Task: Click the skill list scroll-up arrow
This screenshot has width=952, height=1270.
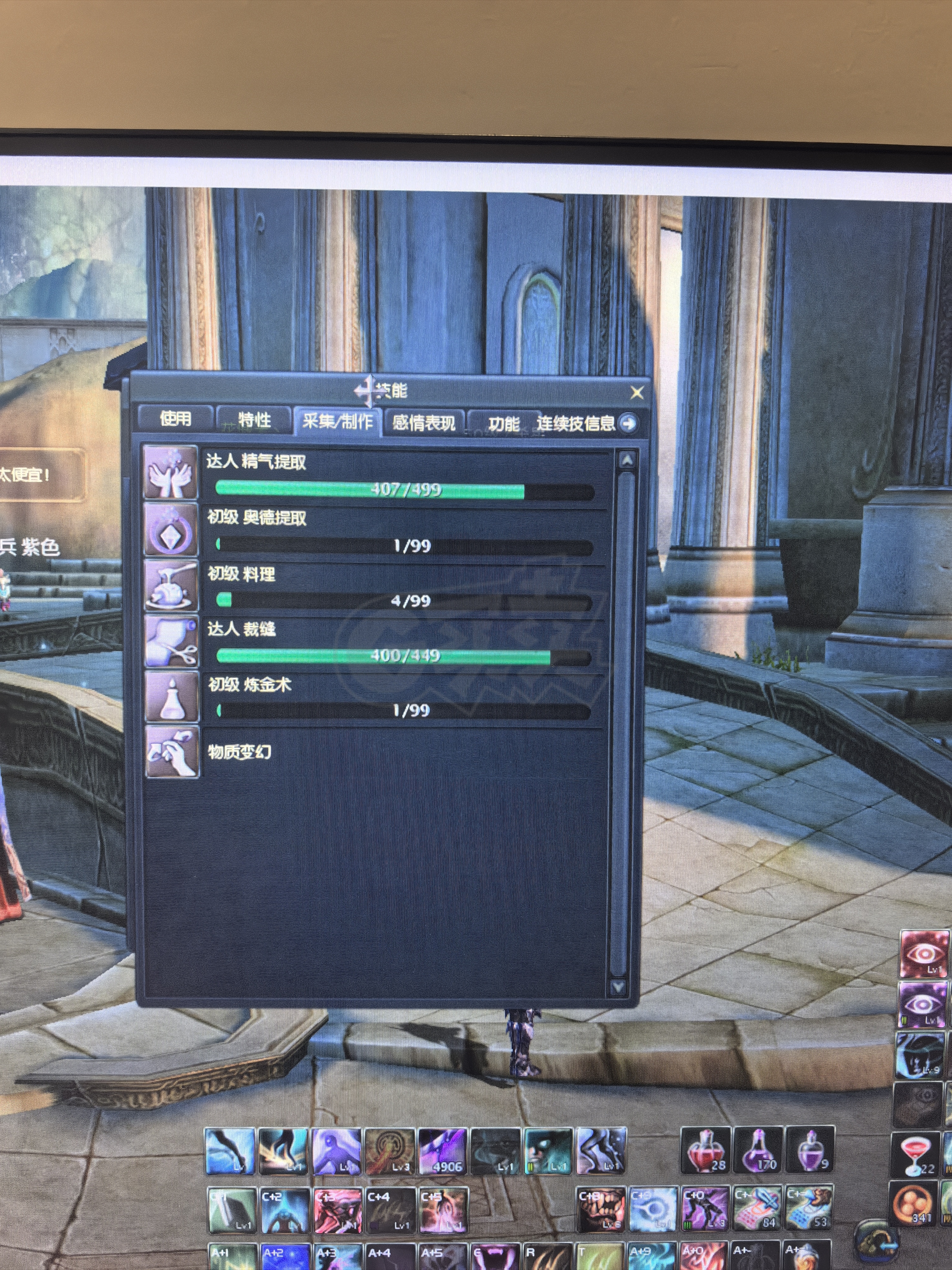Action: (x=627, y=460)
